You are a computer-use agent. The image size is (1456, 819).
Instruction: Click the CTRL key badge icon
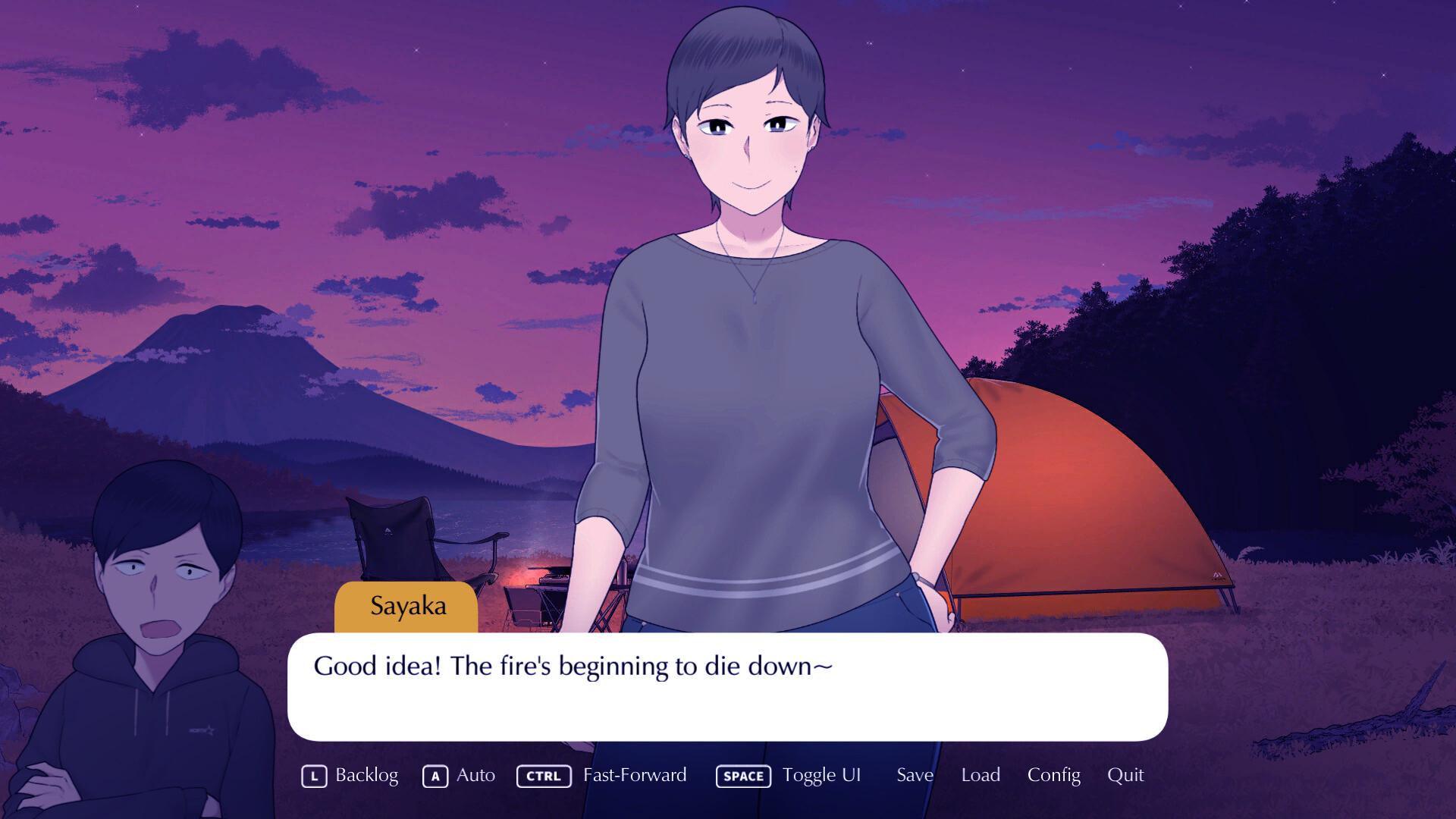tap(544, 776)
